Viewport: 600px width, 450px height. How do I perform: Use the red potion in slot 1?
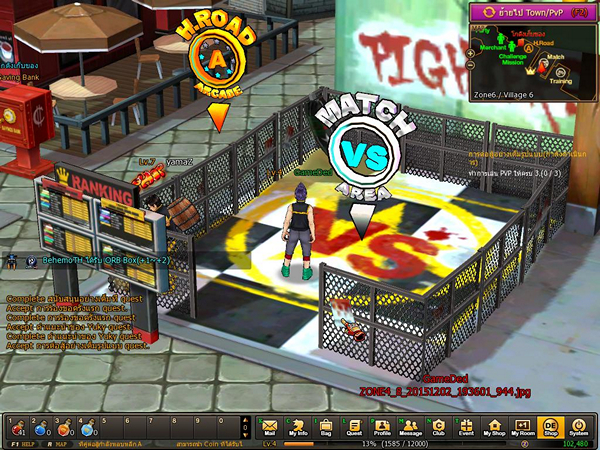[x=16, y=427]
